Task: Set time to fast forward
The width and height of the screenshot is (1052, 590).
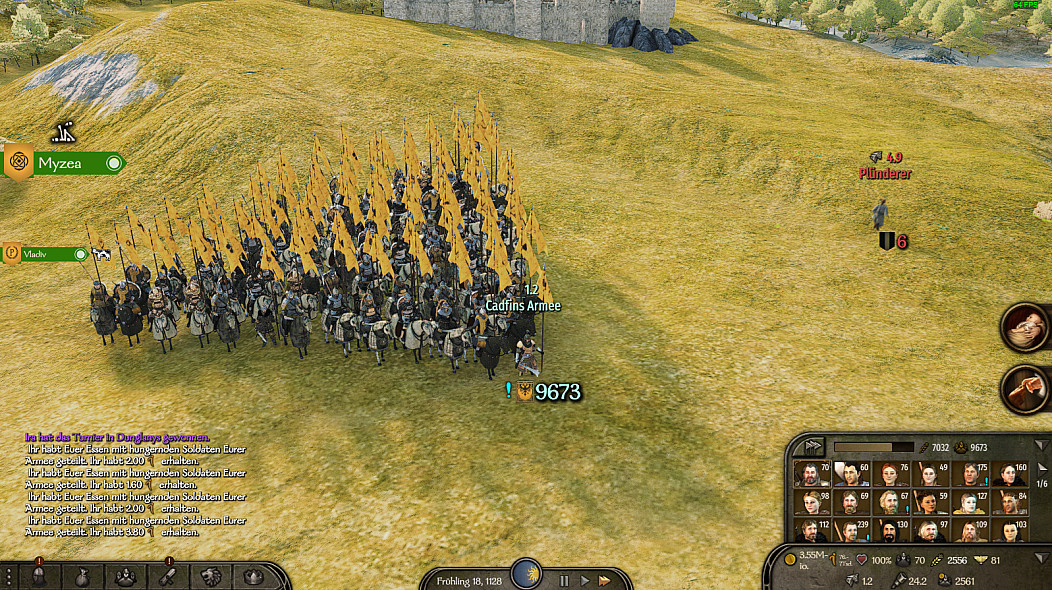Action: tap(605, 580)
